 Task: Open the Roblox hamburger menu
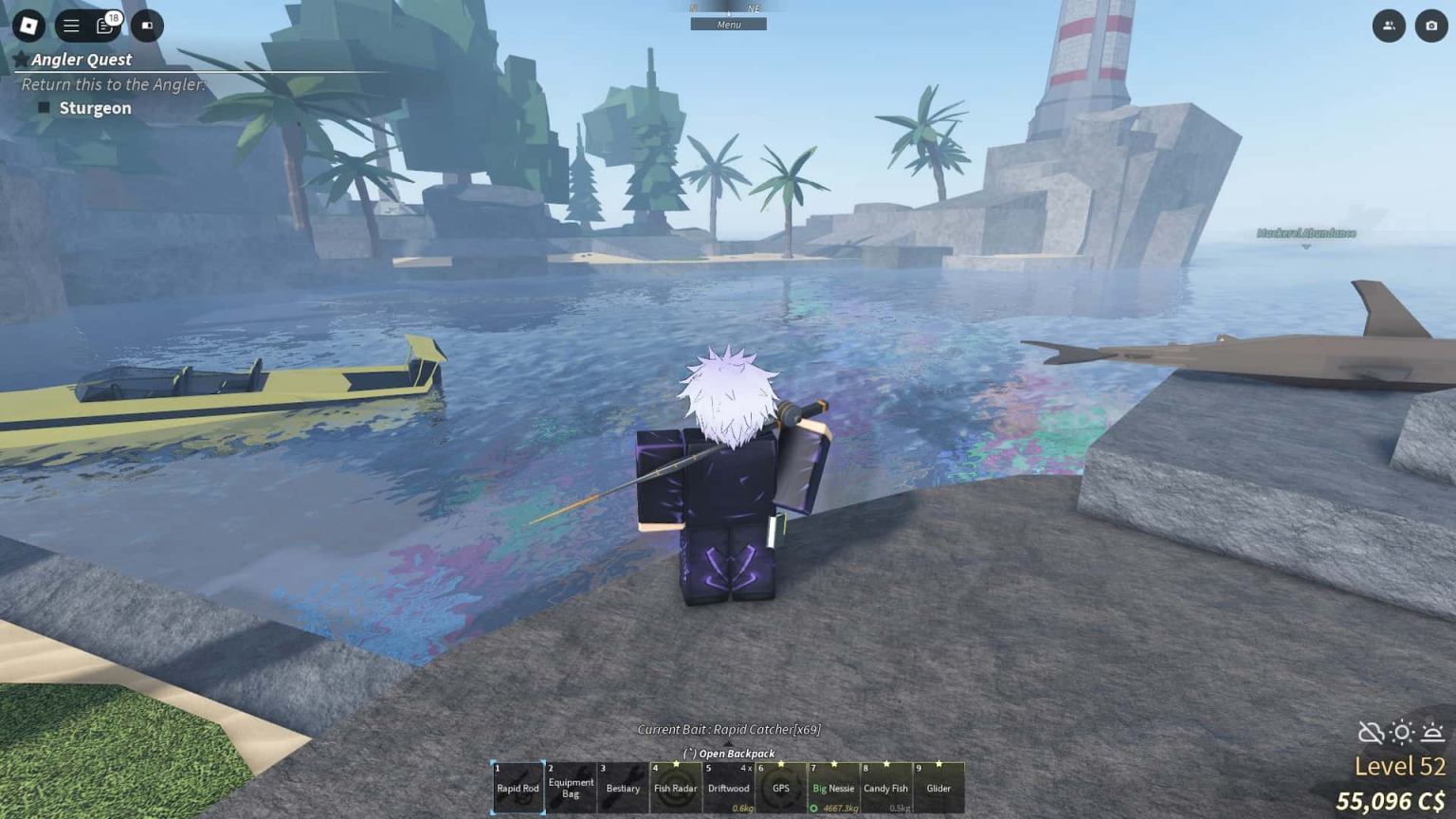click(x=71, y=26)
